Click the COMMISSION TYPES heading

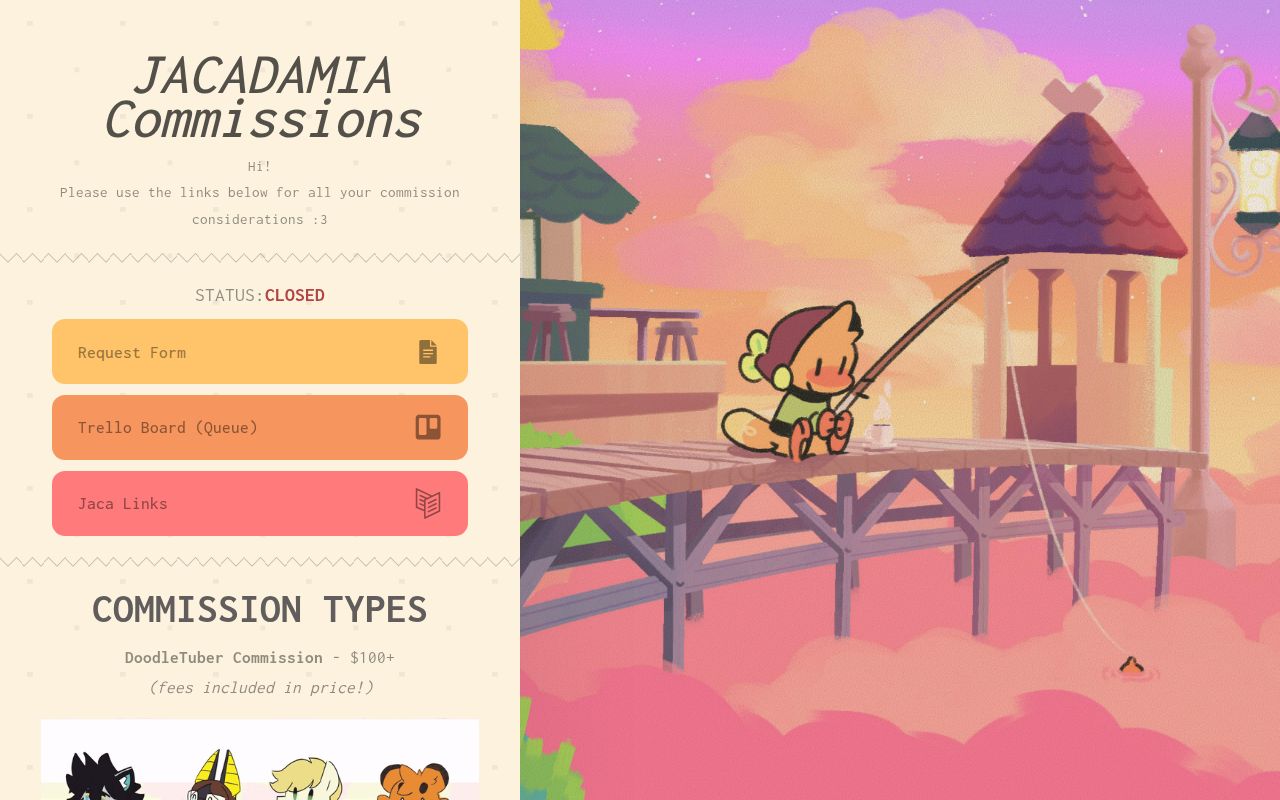(260, 609)
